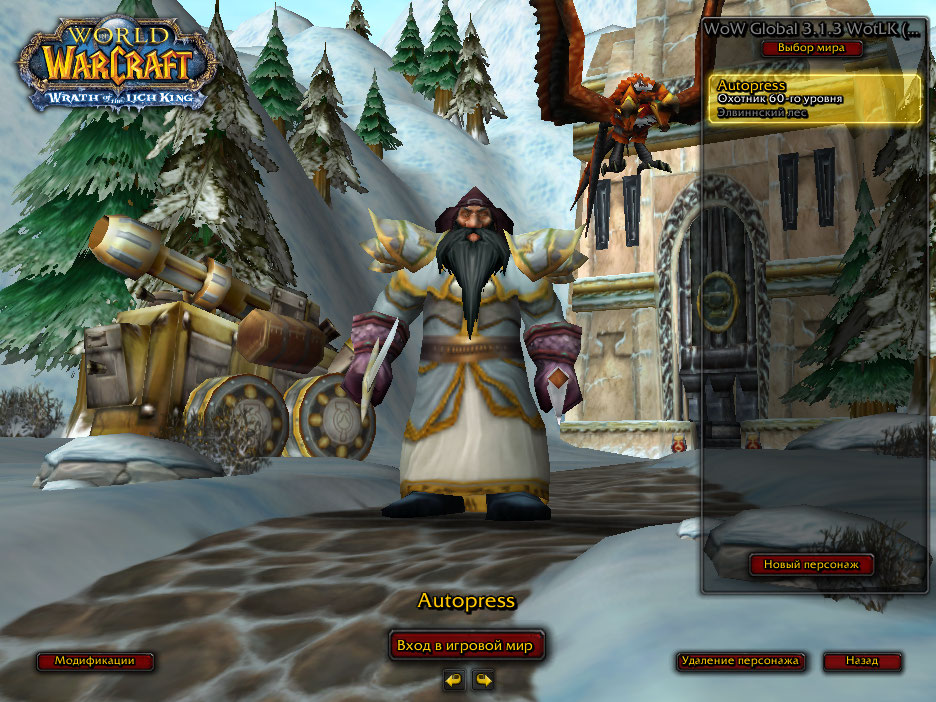Go back with the "Назад" button
936x702 pixels.
[862, 661]
